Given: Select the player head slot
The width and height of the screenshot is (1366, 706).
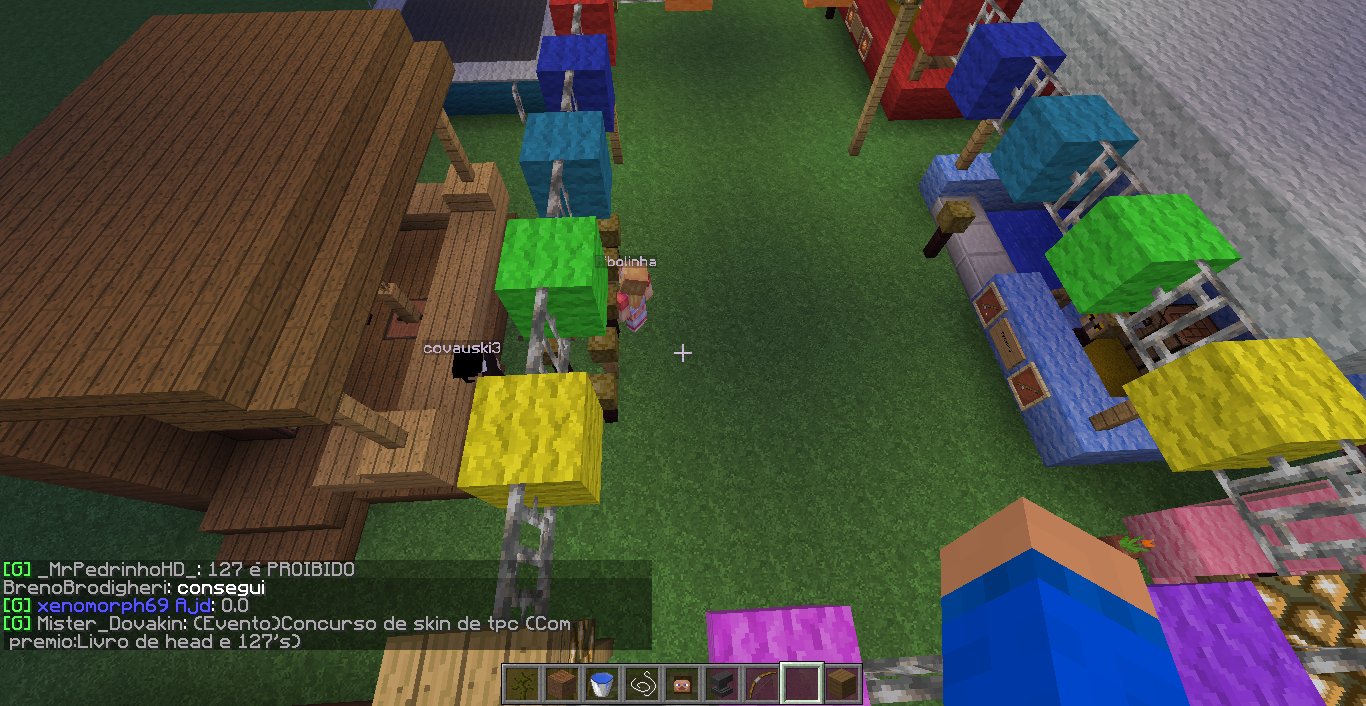Looking at the screenshot, I should click(x=681, y=685).
